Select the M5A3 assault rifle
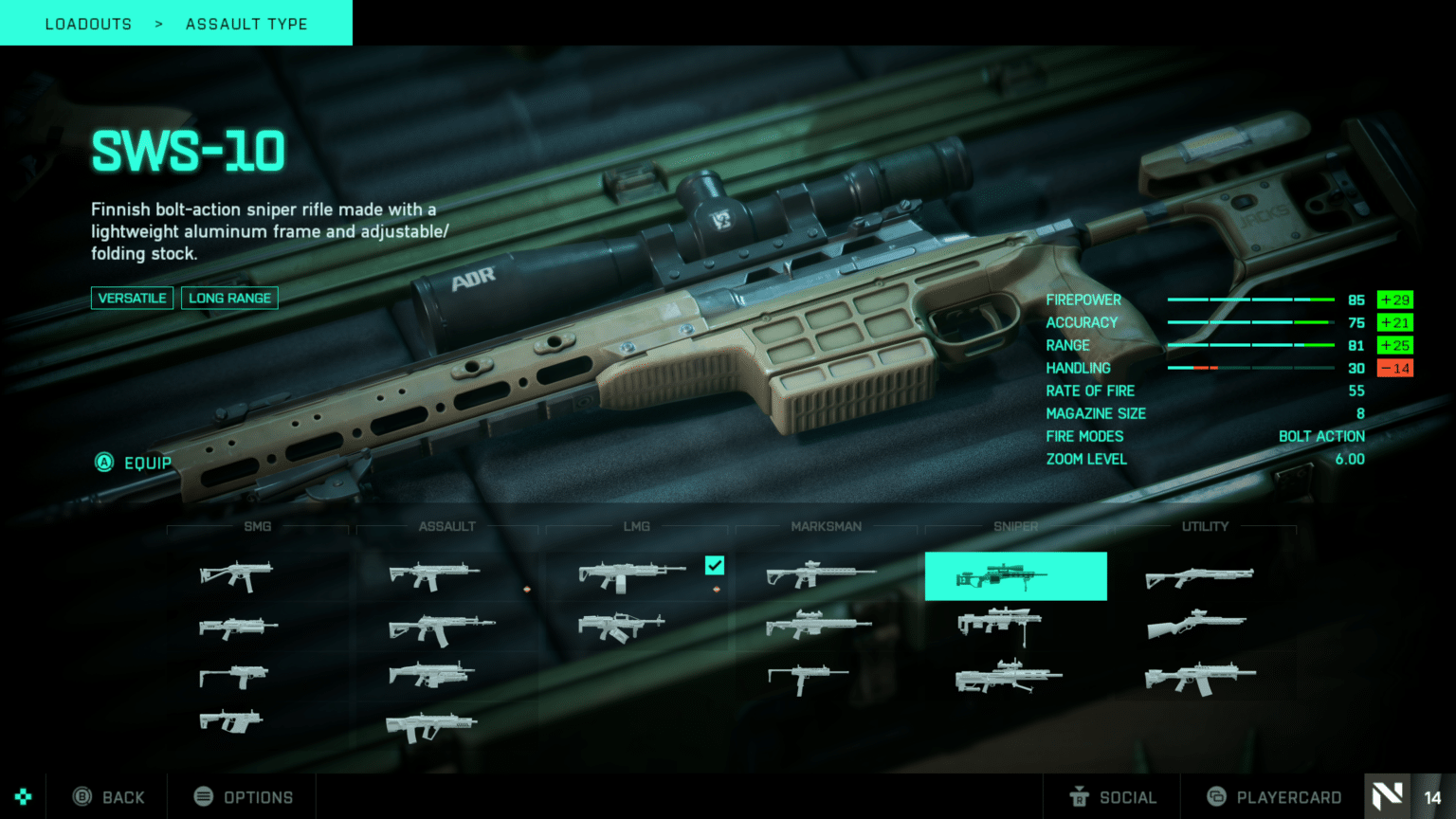The height and width of the screenshot is (819, 1456). point(434,574)
